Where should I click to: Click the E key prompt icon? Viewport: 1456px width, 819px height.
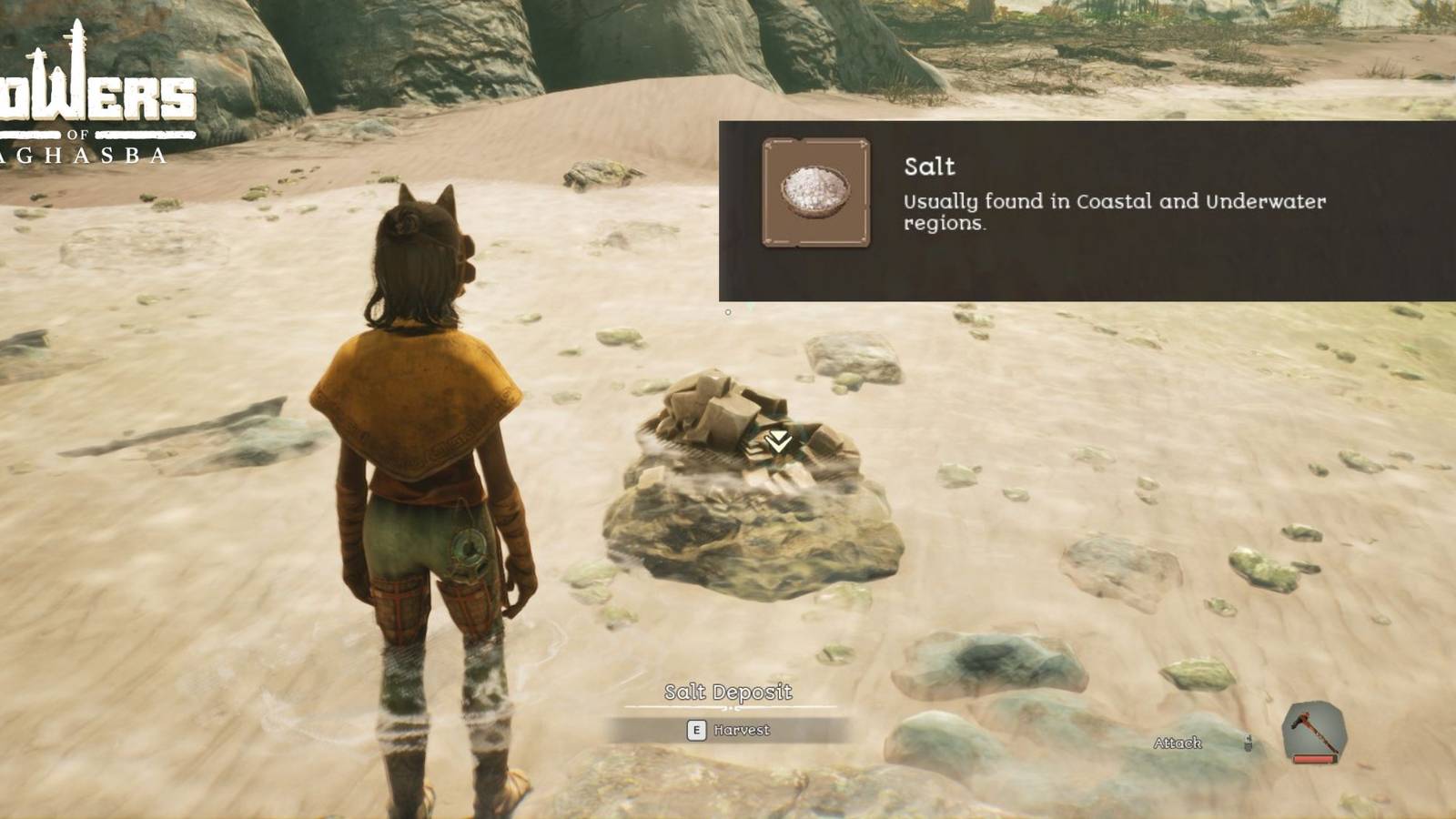tap(695, 730)
